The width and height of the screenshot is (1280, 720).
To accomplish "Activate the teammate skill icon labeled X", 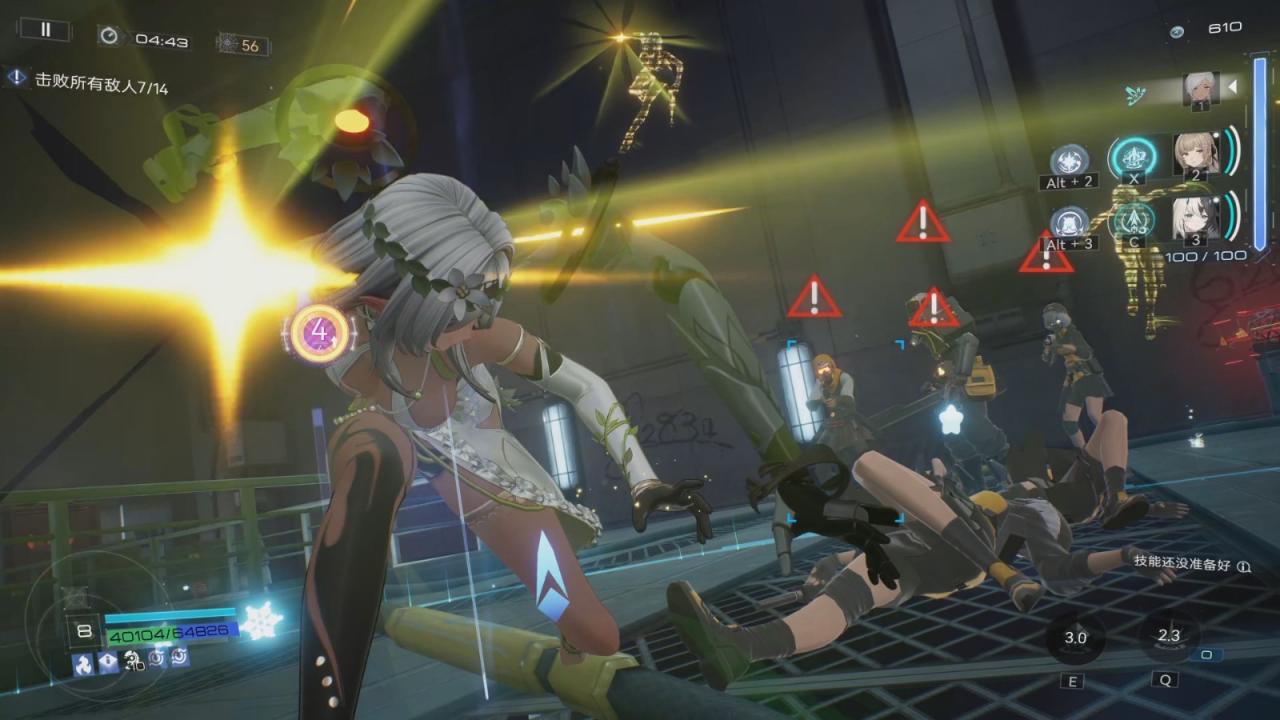I will (x=1134, y=157).
